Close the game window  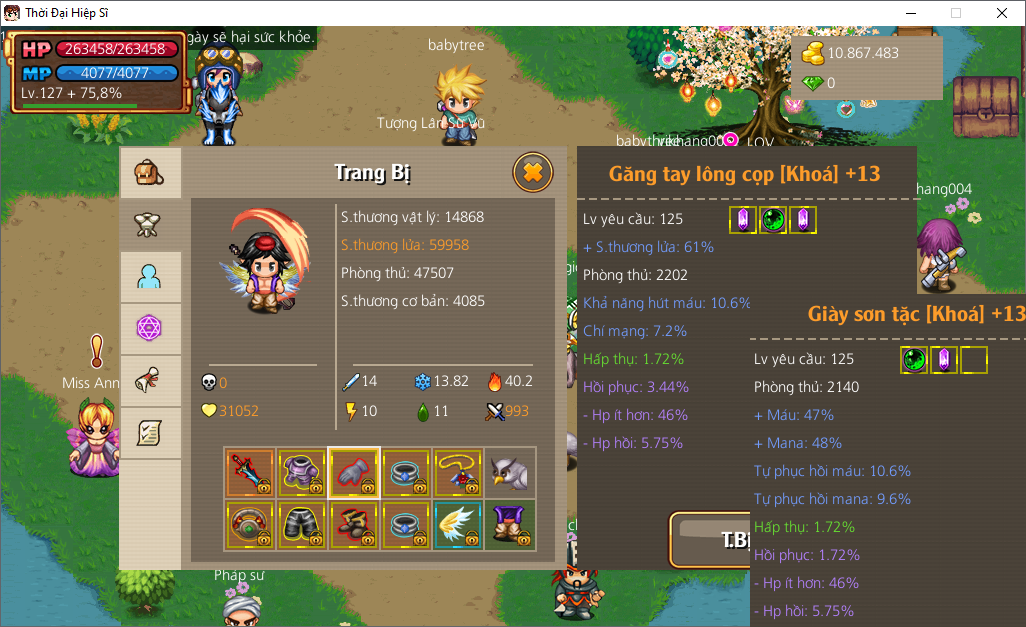1001,13
